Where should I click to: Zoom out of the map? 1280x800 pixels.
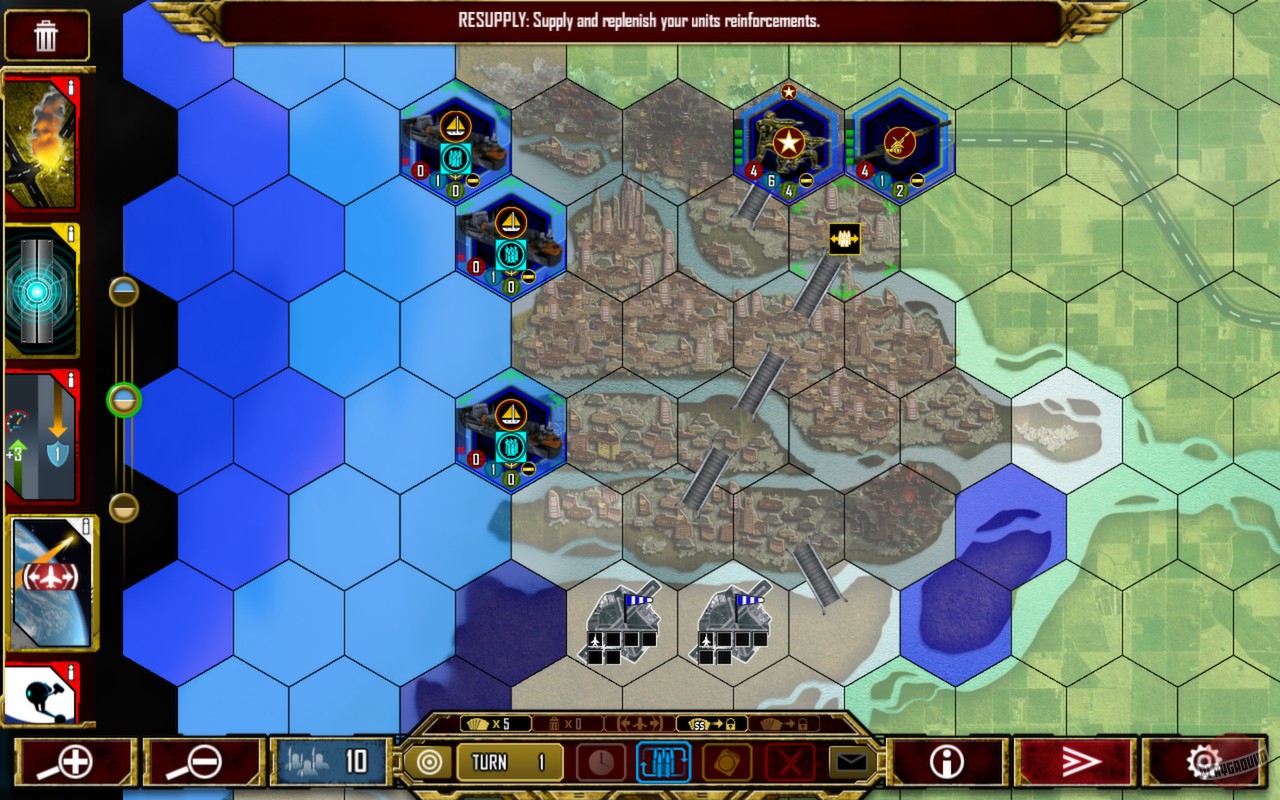point(200,761)
